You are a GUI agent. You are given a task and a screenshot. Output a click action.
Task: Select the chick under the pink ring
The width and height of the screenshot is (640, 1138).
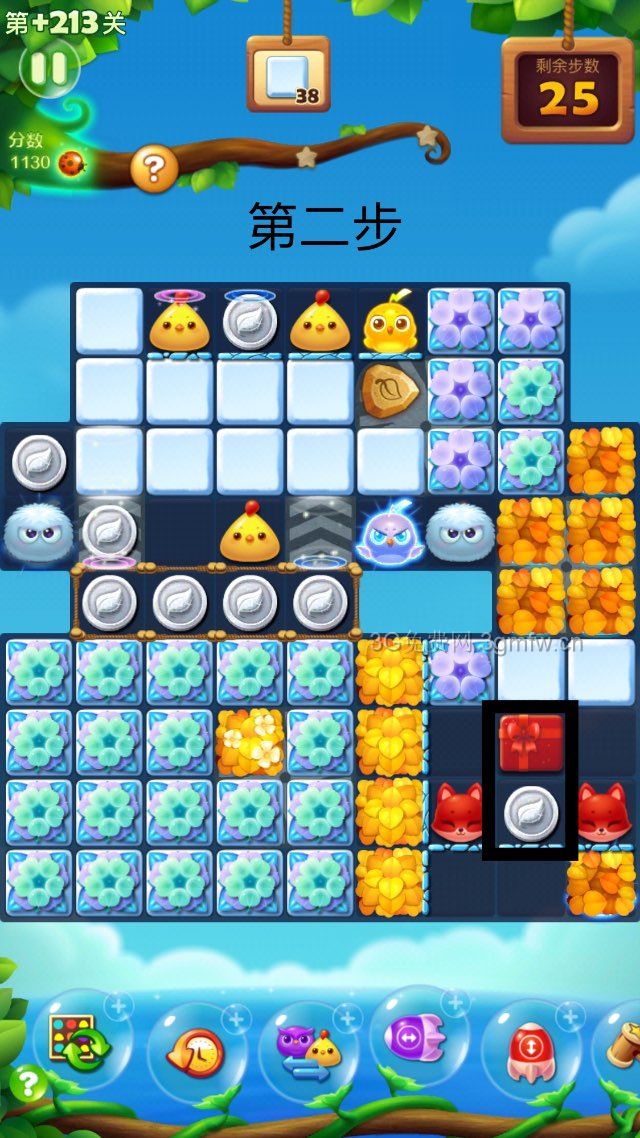(178, 325)
